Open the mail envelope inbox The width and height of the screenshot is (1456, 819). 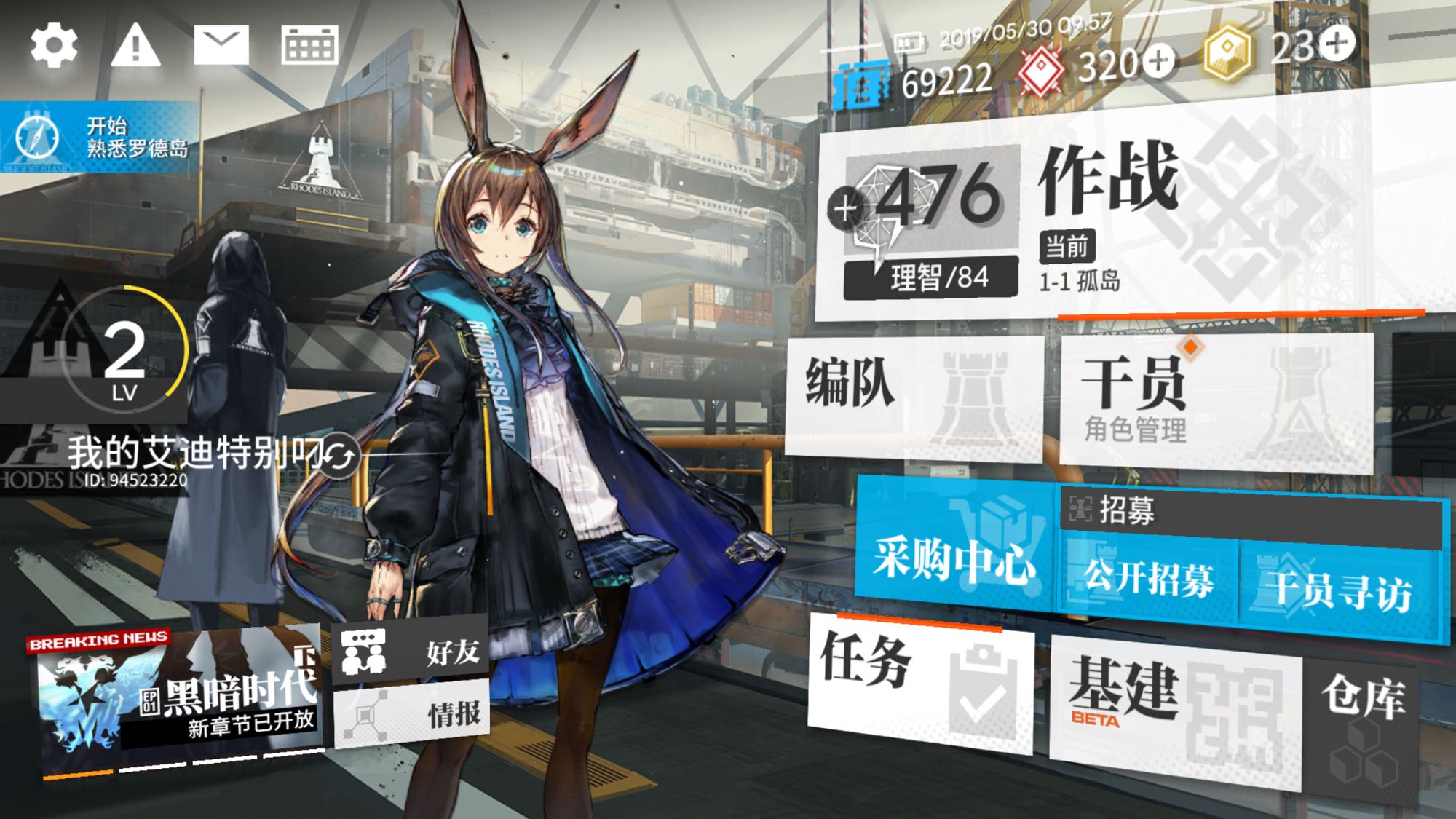(221, 45)
